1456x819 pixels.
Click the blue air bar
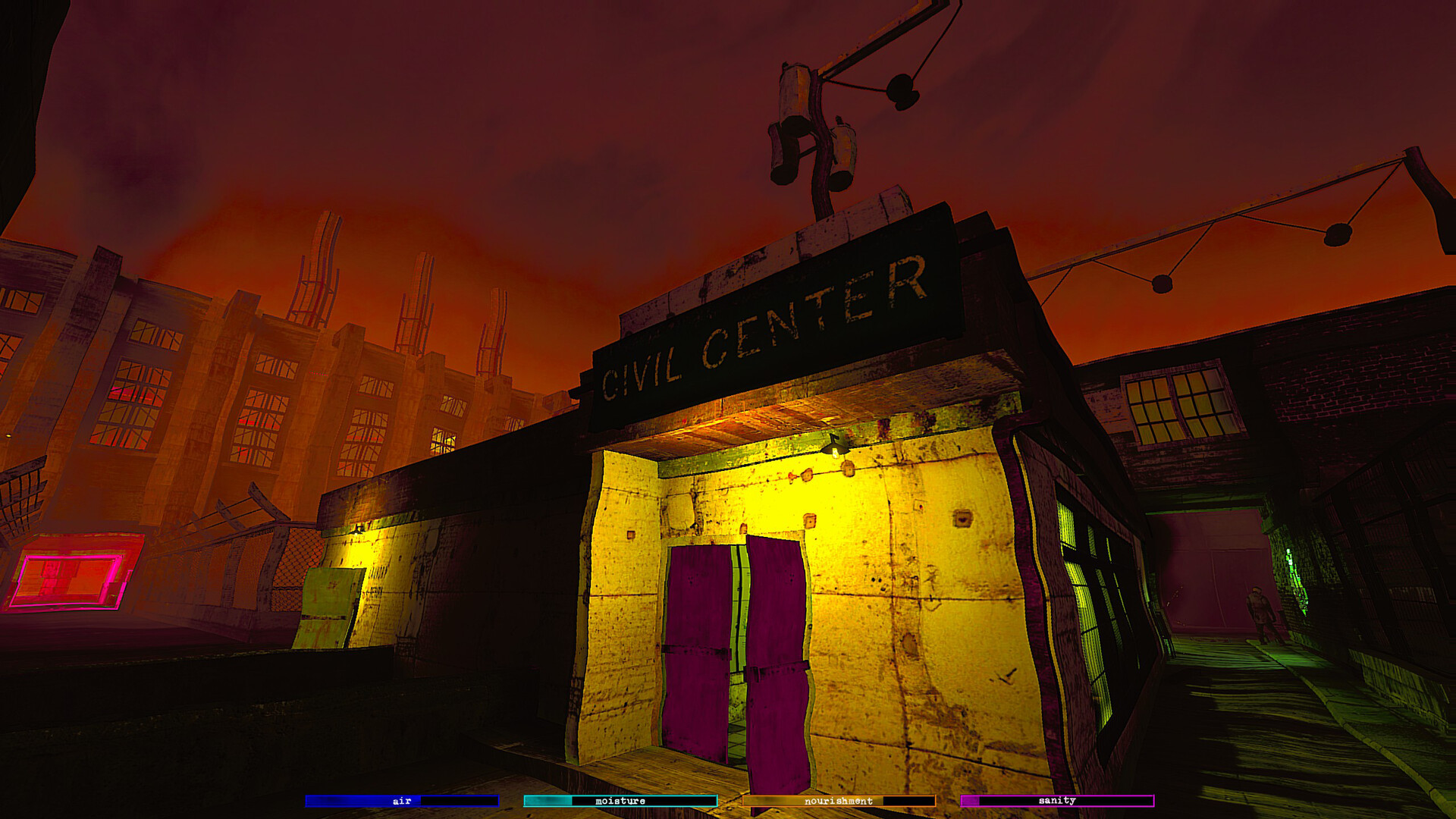click(x=400, y=800)
